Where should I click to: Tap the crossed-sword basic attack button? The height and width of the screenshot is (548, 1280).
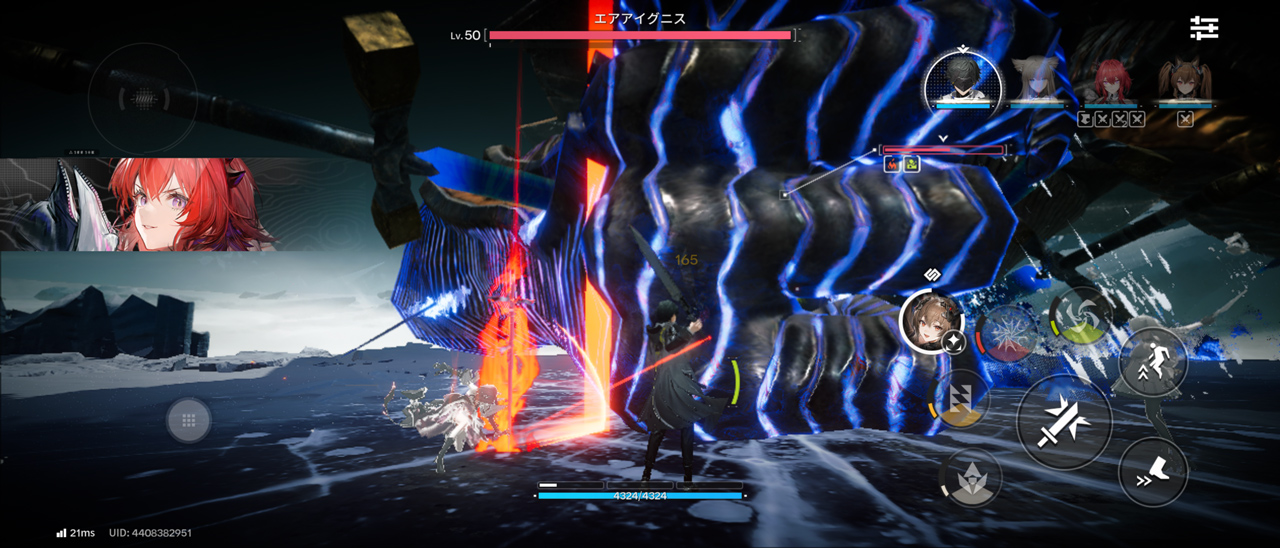pos(1064,423)
